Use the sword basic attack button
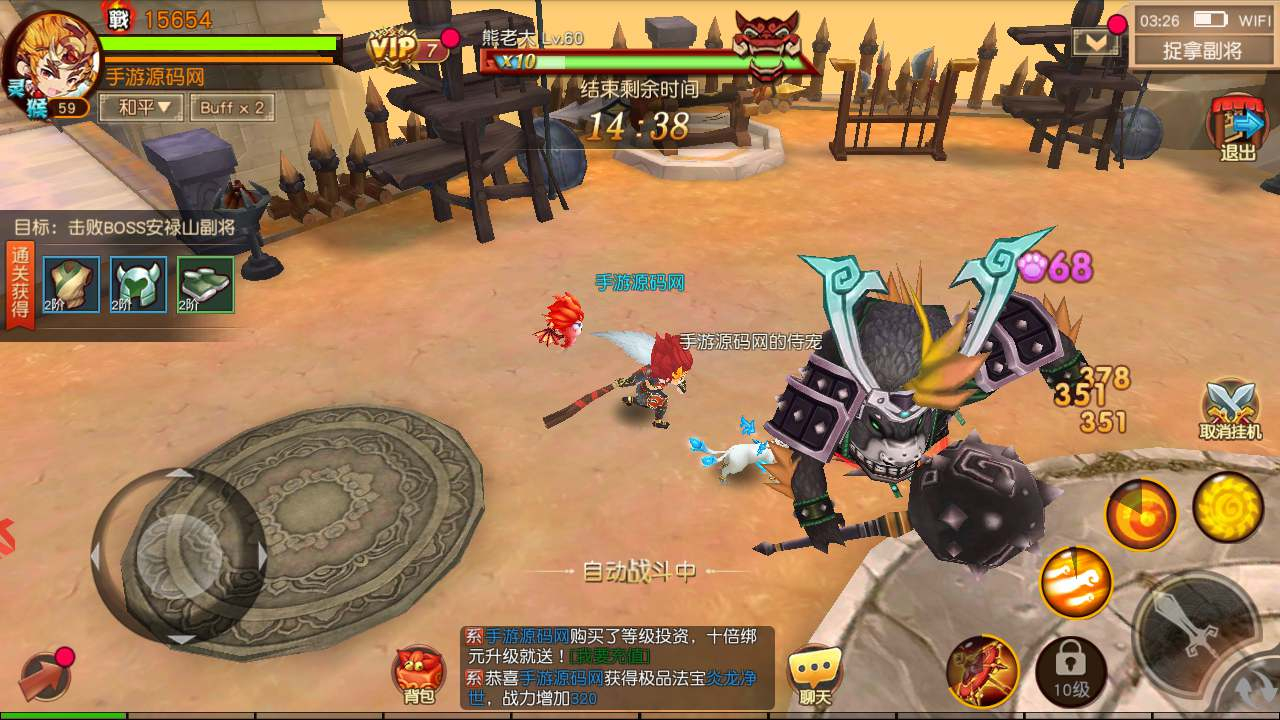The image size is (1280, 720). 1195,630
